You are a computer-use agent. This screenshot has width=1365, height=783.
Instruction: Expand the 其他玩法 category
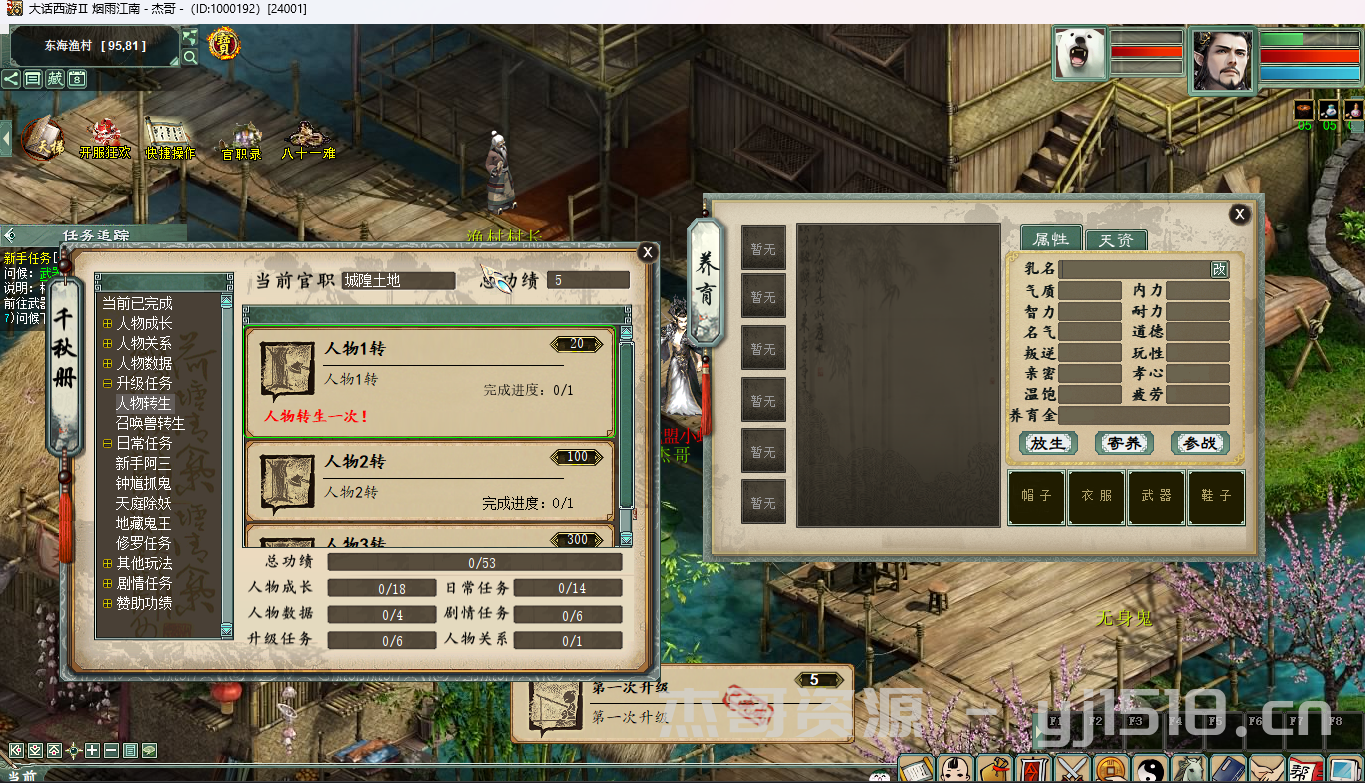[x=108, y=564]
